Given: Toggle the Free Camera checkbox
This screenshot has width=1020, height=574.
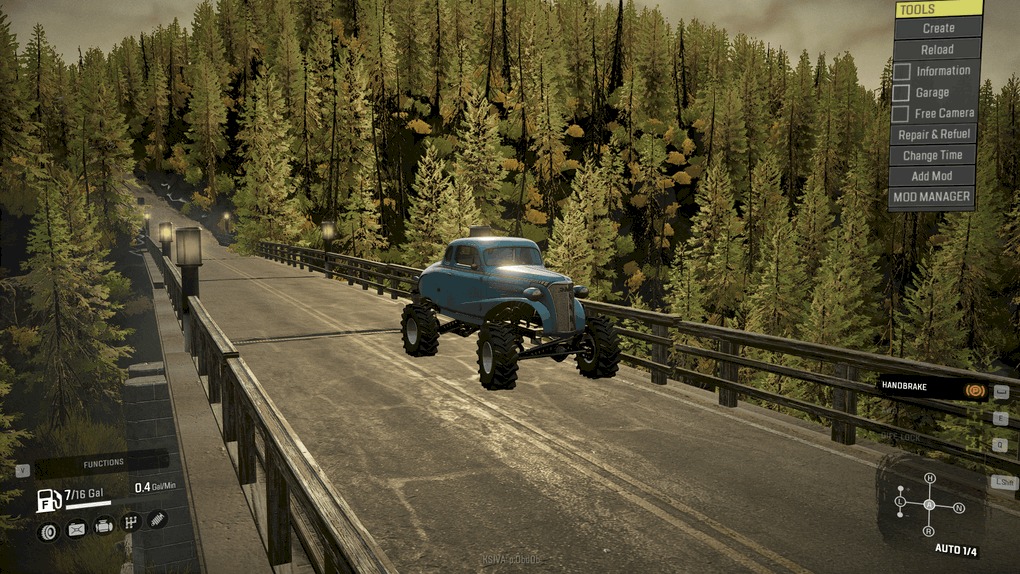Looking at the screenshot, I should pyautogui.click(x=901, y=113).
